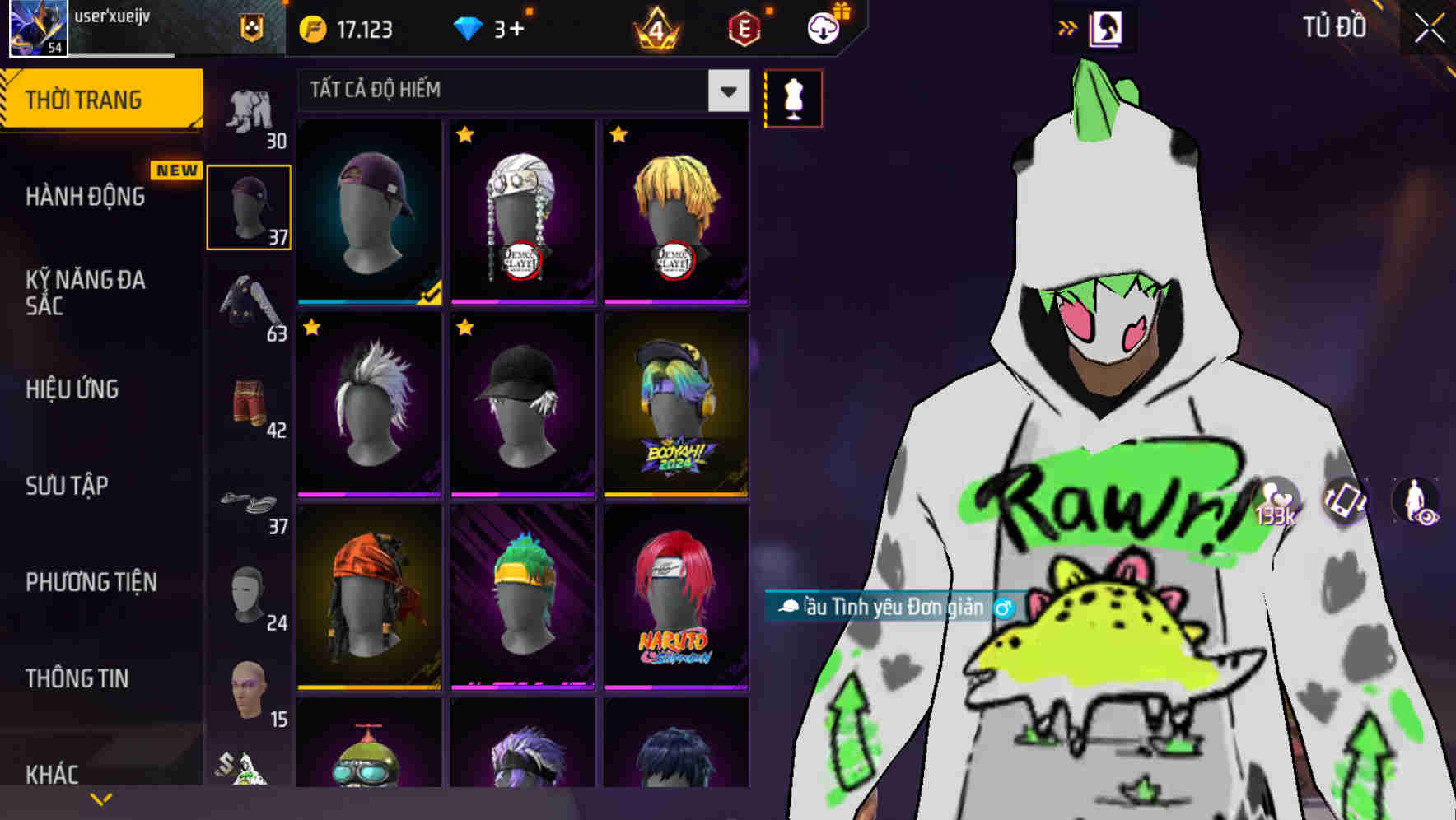Select the headwear category icon showing 37 items
Image resolution: width=1456 pixels, height=820 pixels.
coord(249,206)
